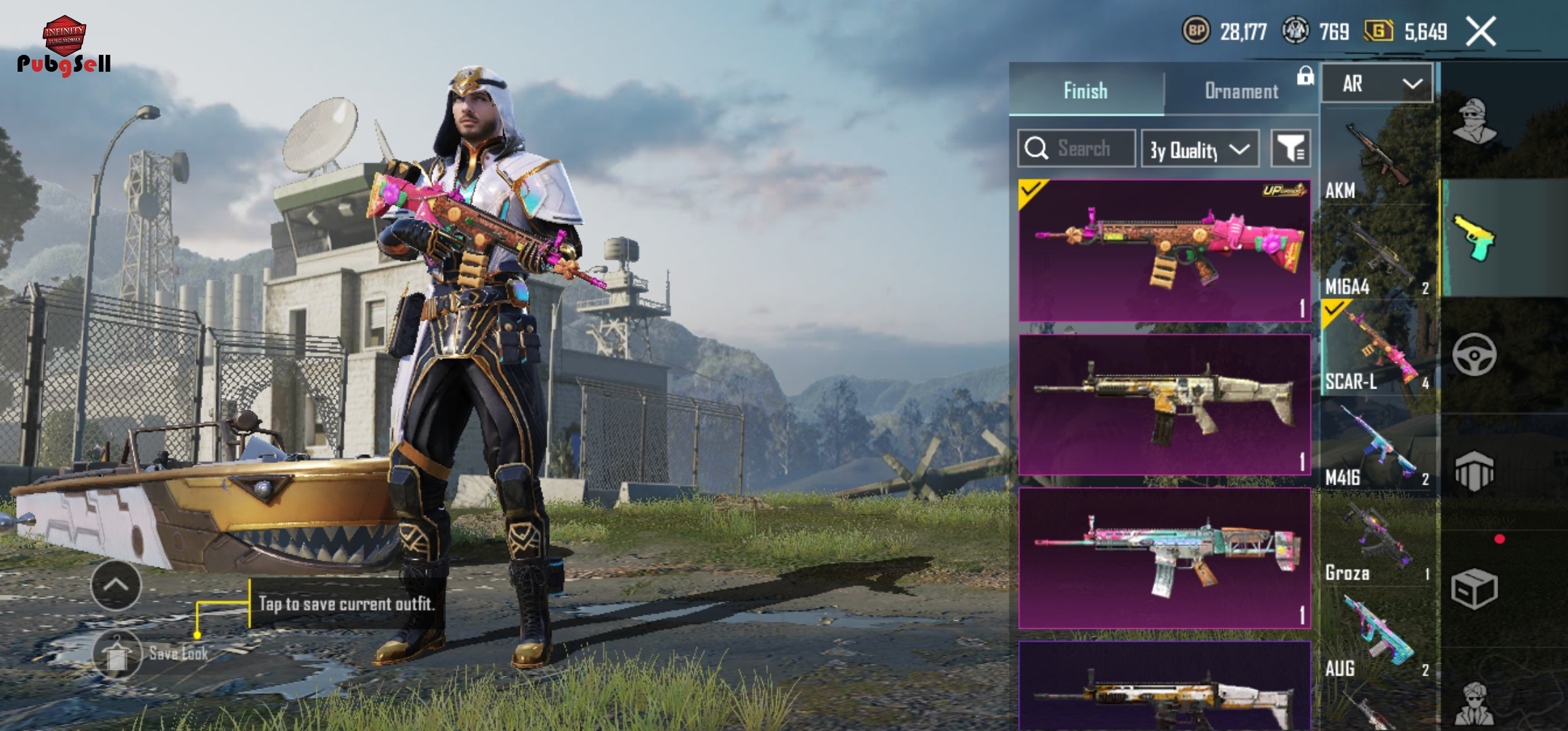Viewport: 1568px width, 731px height.
Task: Select the Groza weapon entry
Action: pyautogui.click(x=1377, y=543)
